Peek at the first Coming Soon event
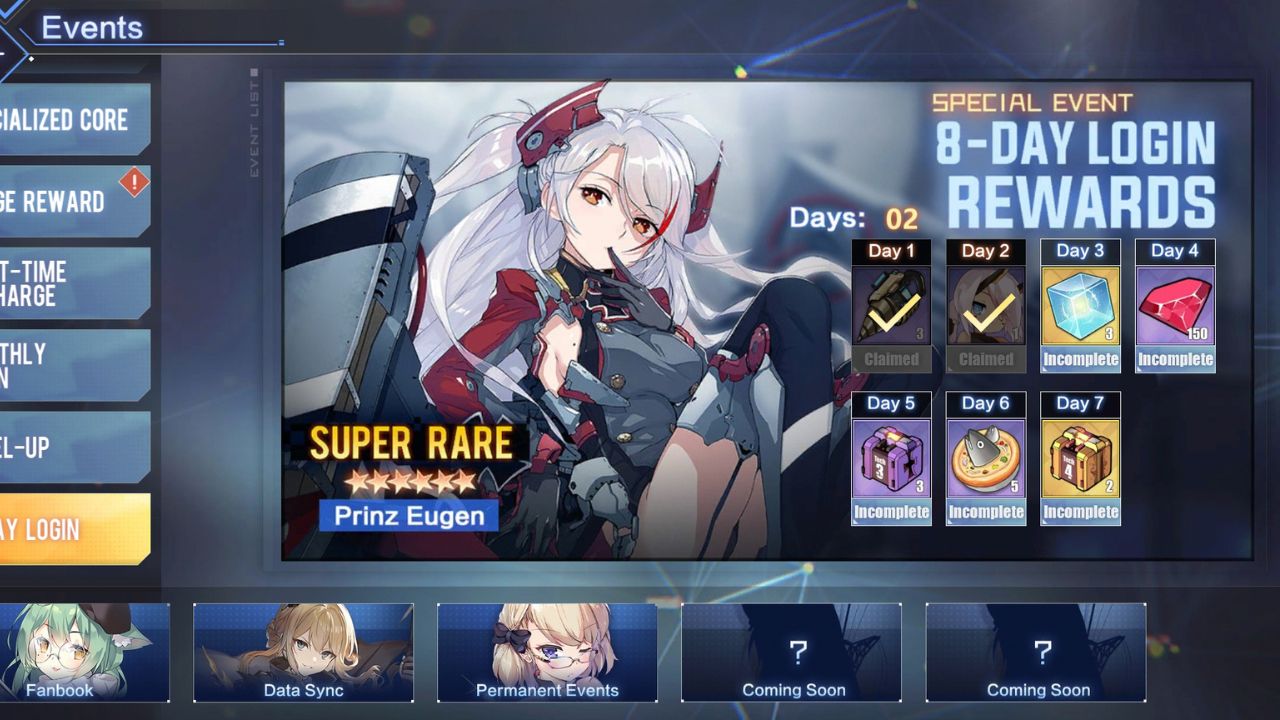The width and height of the screenshot is (1280, 720). point(793,653)
